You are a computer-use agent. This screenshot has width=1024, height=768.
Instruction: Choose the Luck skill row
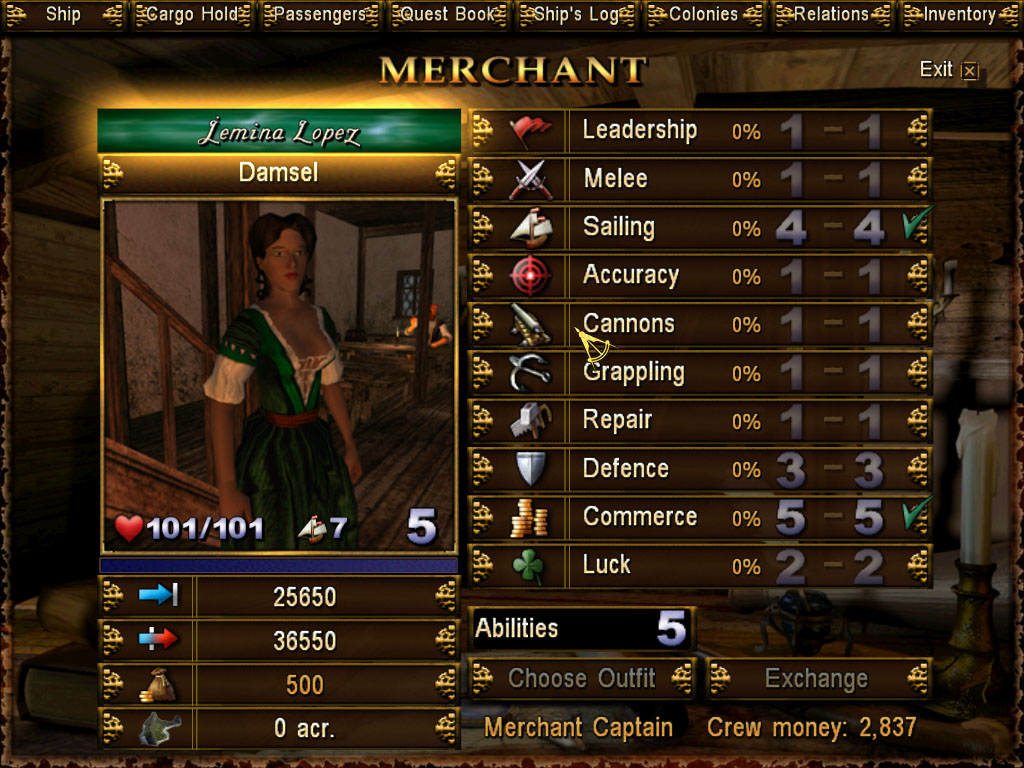click(x=700, y=565)
